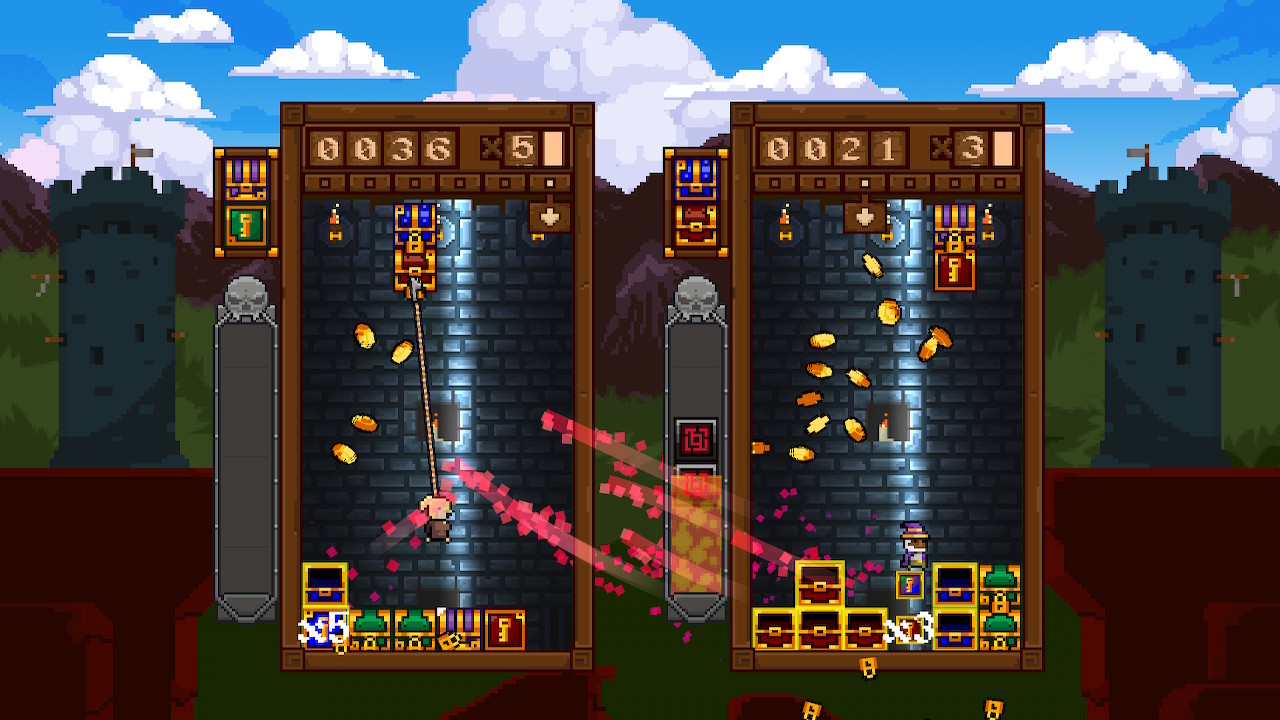
Task: Select the wizard character in the right playfield
Action: coord(915,545)
